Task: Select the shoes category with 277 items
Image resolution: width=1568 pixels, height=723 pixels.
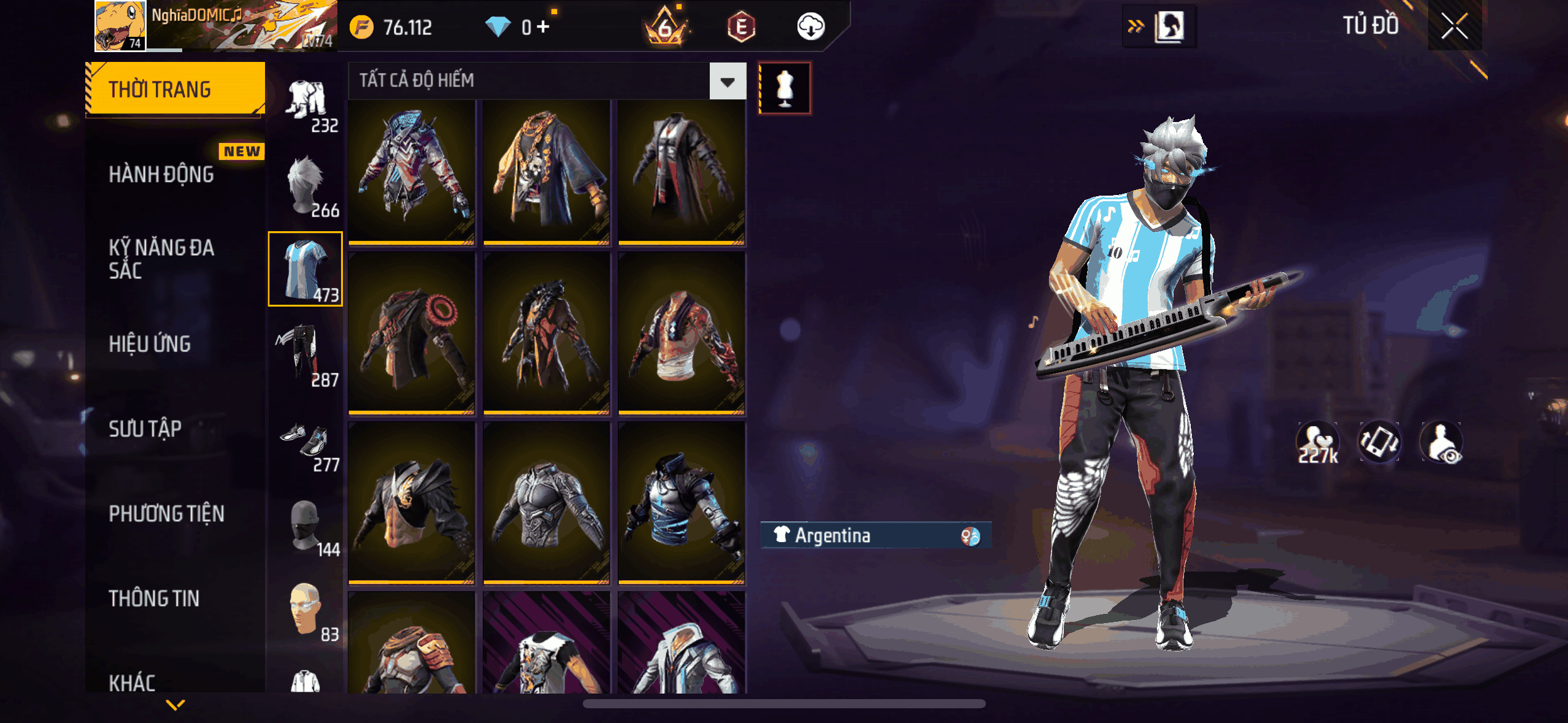Action: pyautogui.click(x=306, y=440)
